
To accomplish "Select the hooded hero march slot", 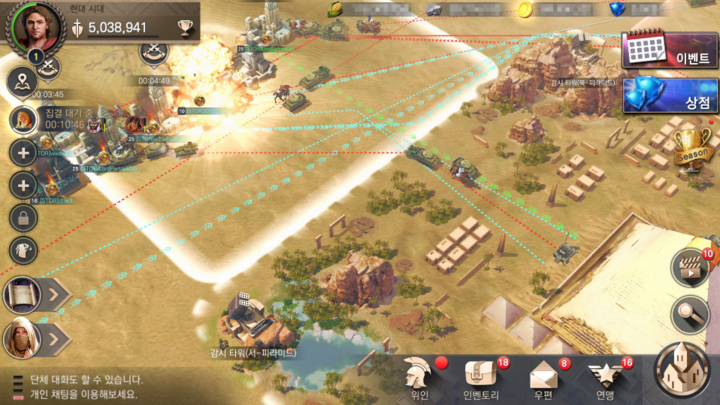I will 22,338.
